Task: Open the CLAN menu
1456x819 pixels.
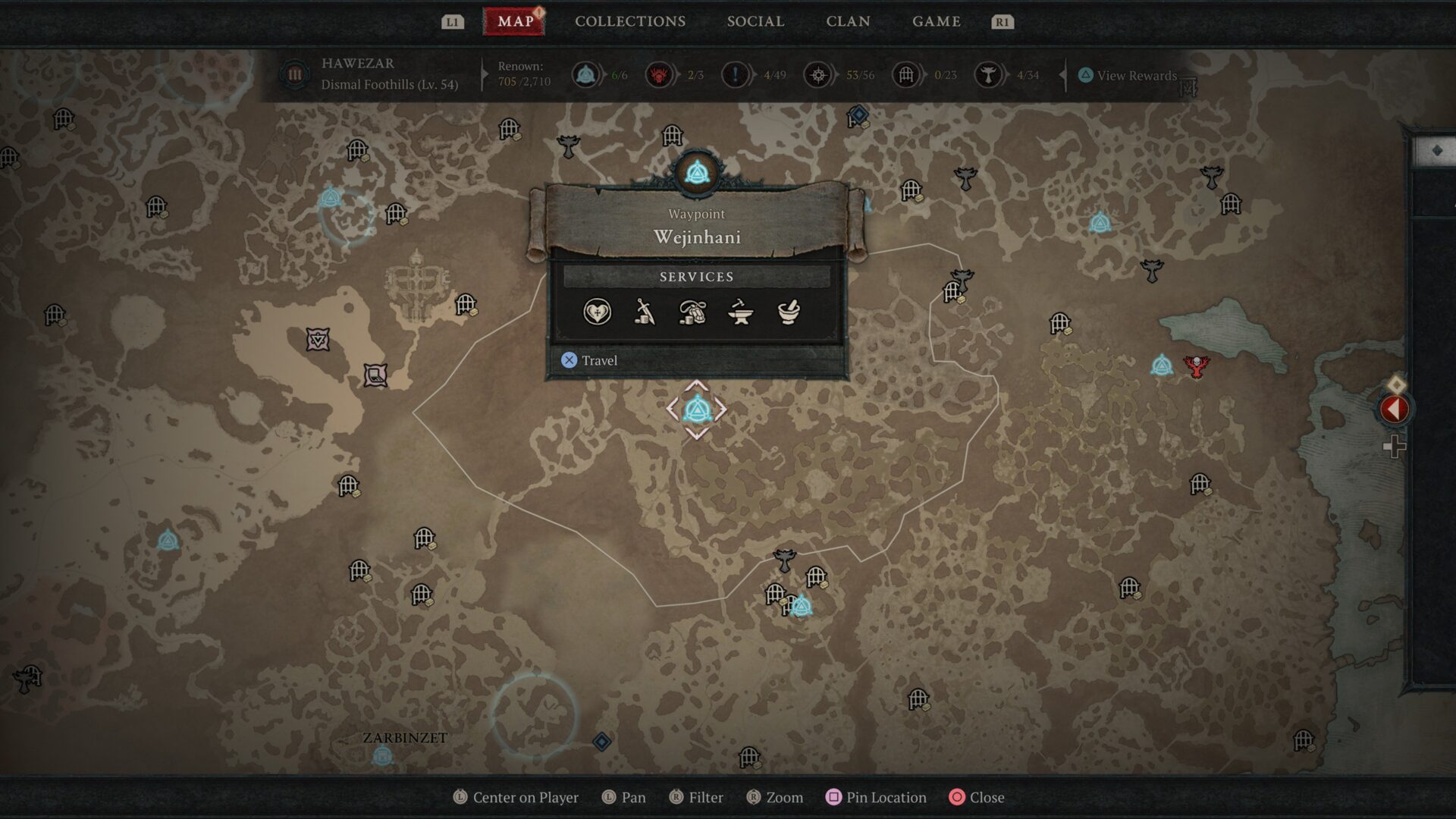Action: point(847,21)
